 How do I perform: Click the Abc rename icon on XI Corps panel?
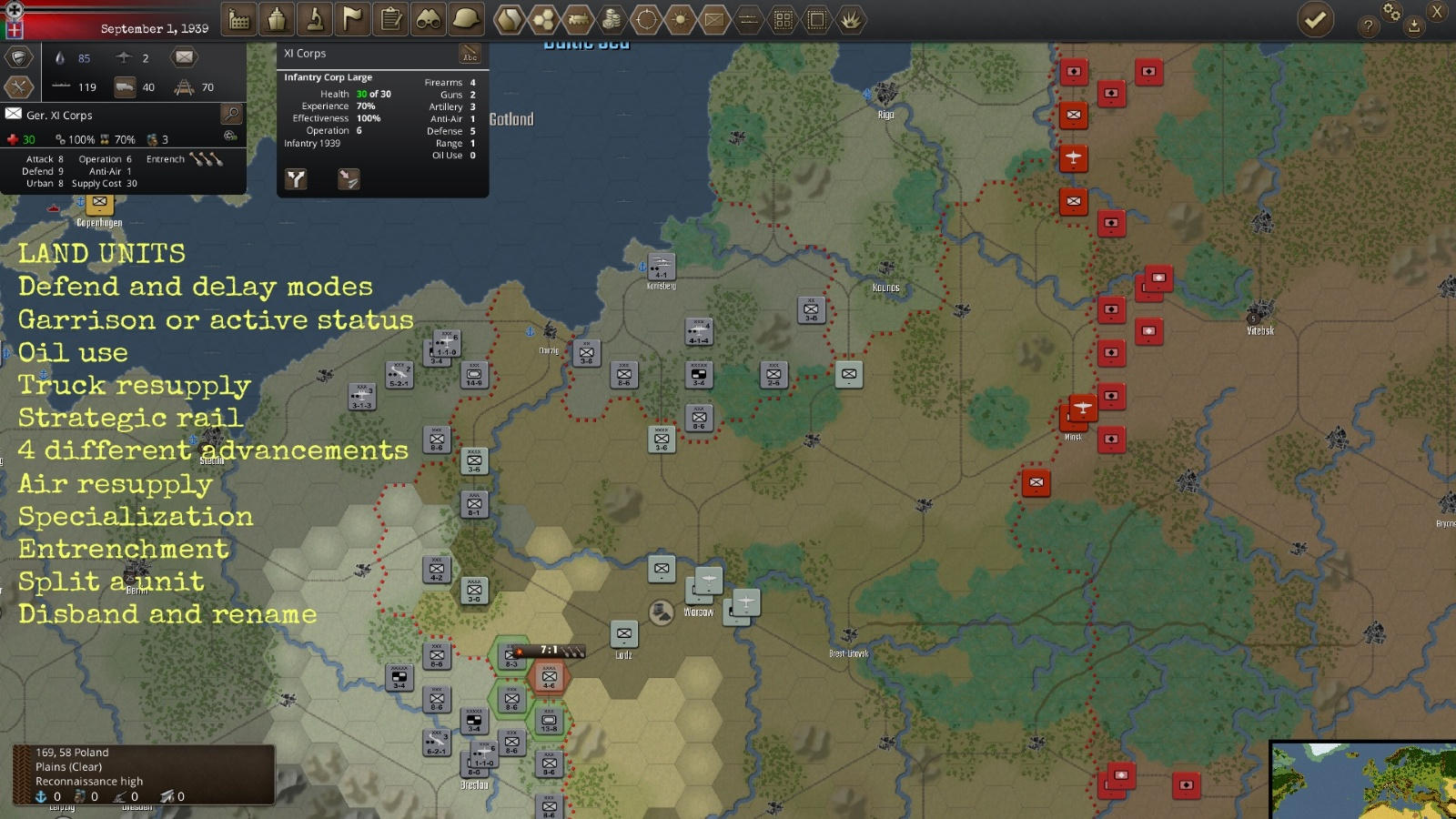pos(470,53)
